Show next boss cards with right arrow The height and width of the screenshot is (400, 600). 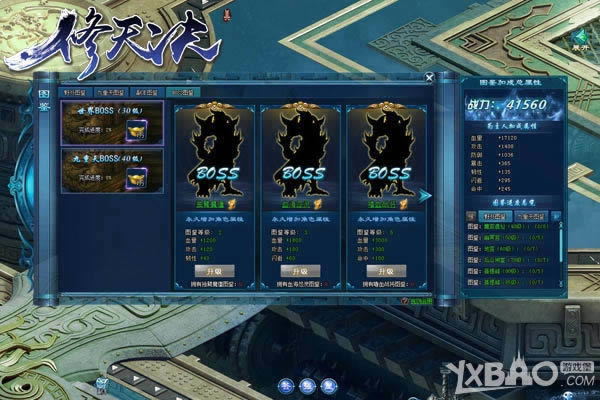pyautogui.click(x=424, y=195)
